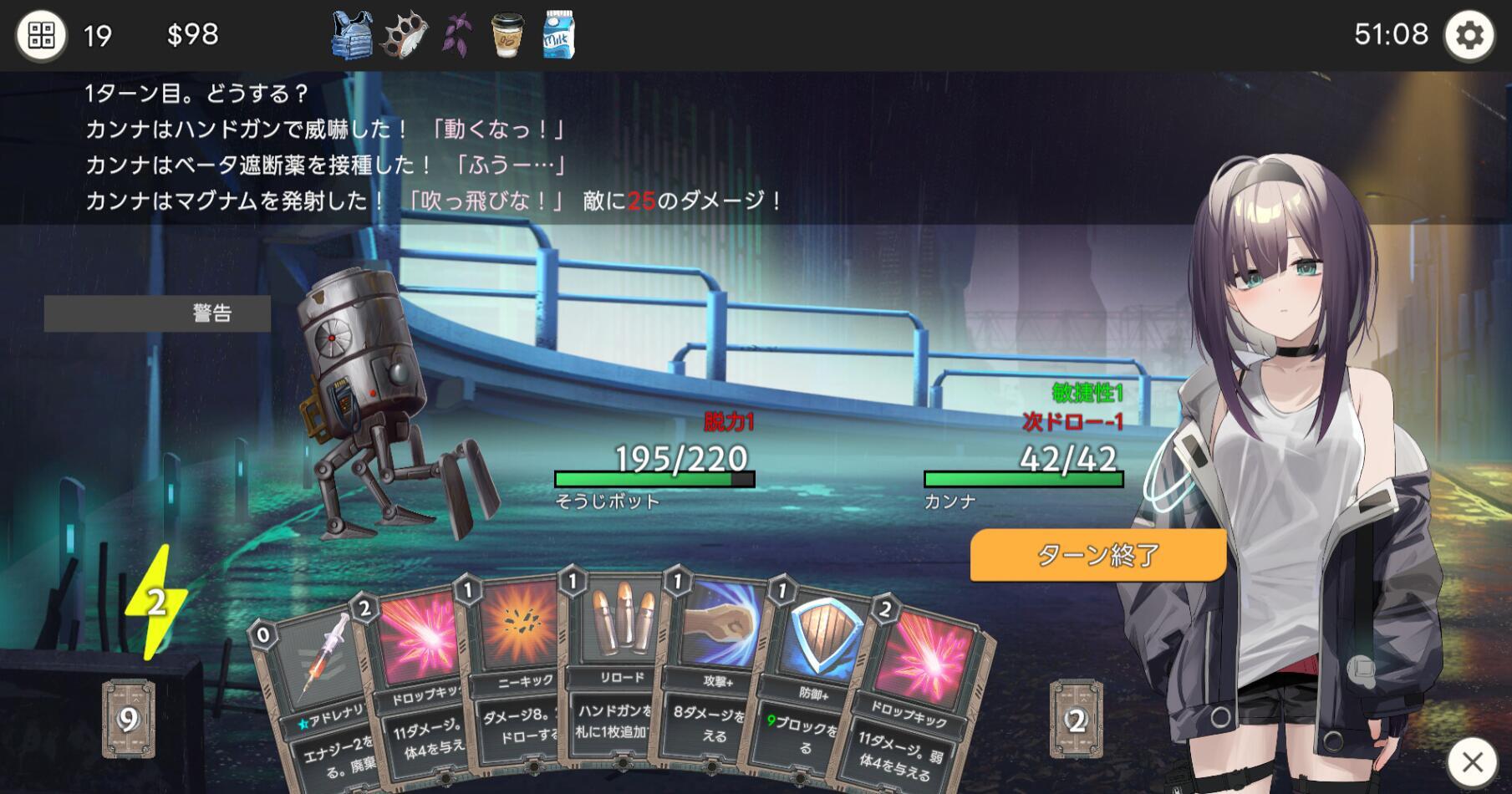The image size is (1512, 794).
Task: Inspect the purple herb item icon
Action: (x=457, y=35)
